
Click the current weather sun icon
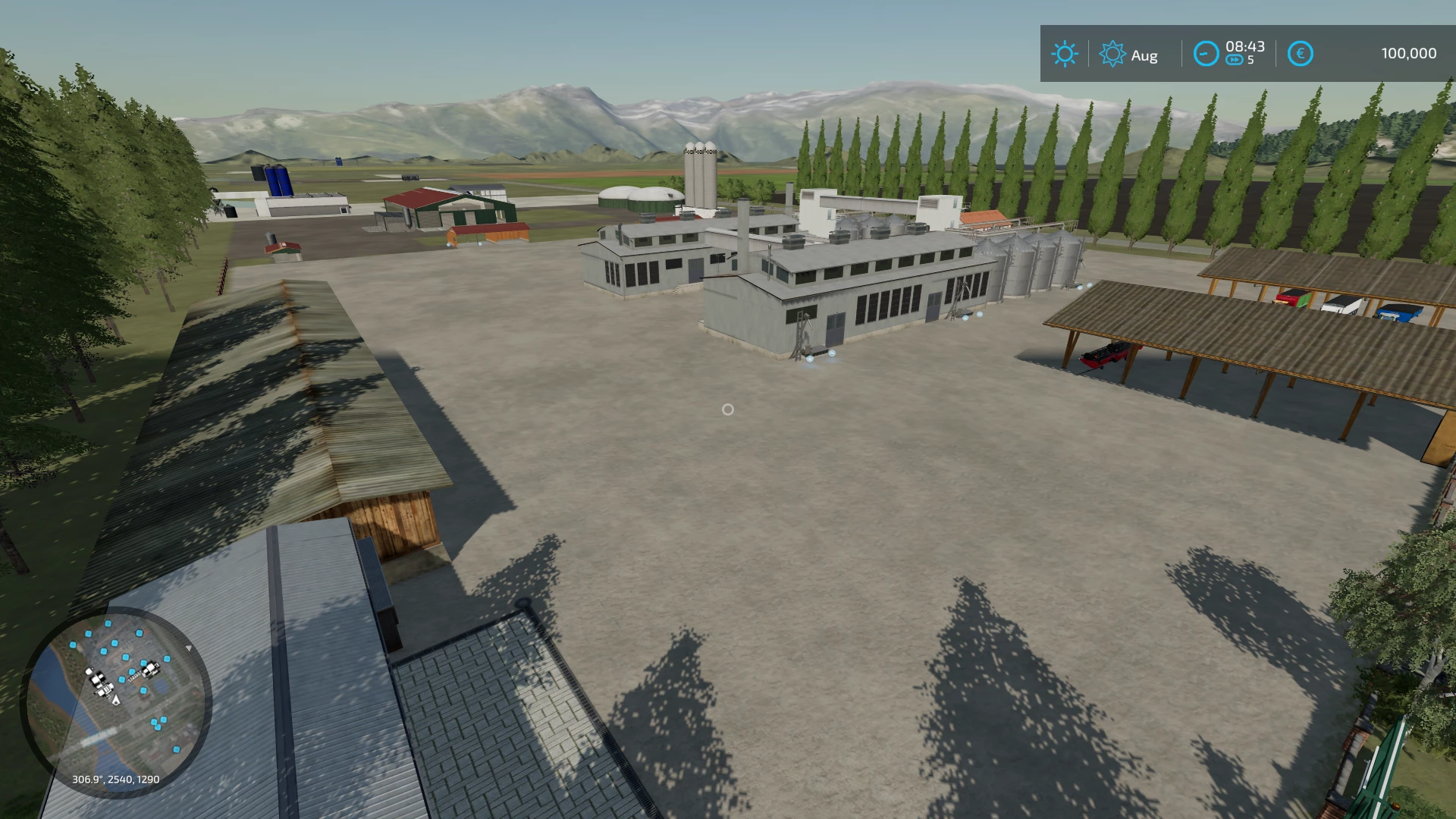1065,54
